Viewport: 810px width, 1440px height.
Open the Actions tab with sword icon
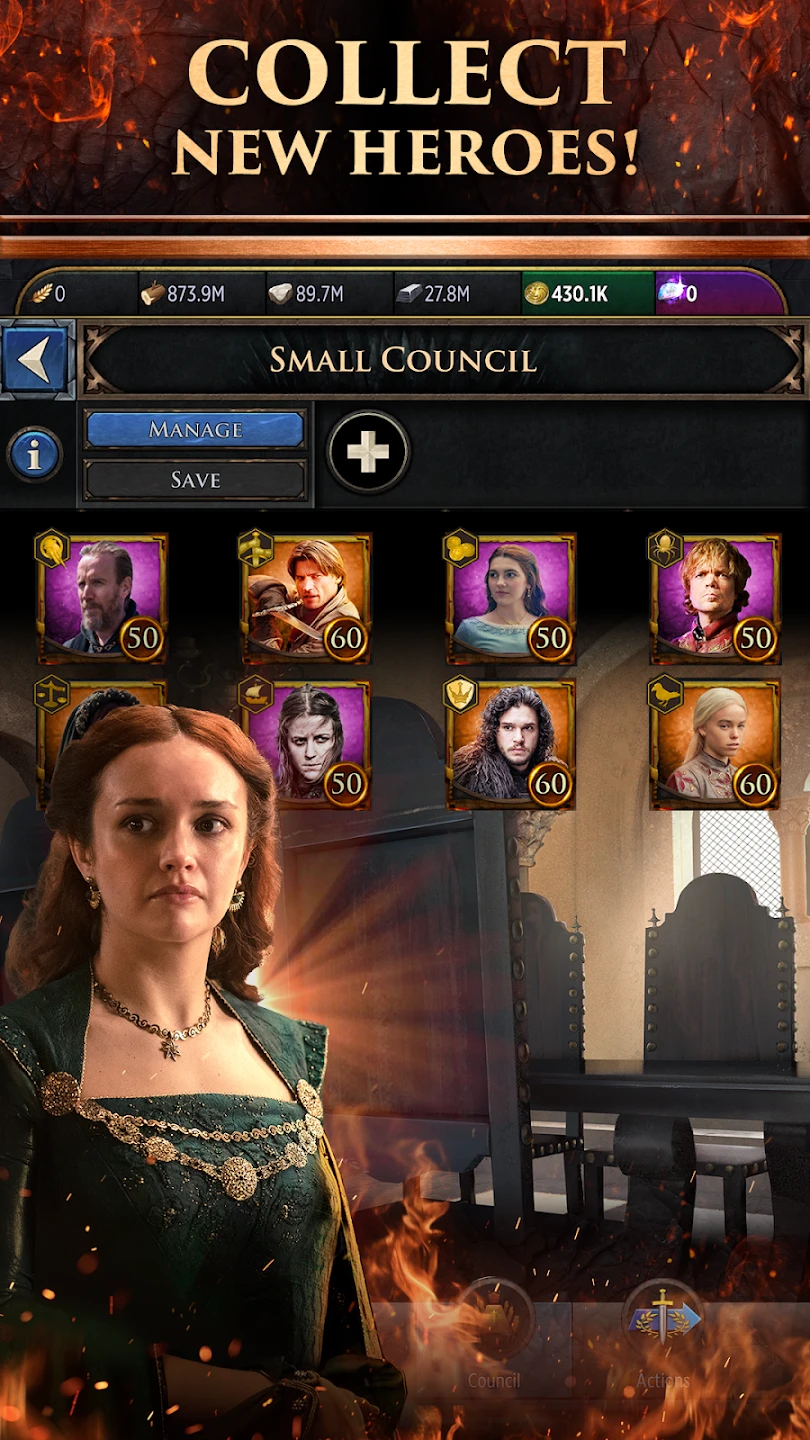tap(662, 1340)
